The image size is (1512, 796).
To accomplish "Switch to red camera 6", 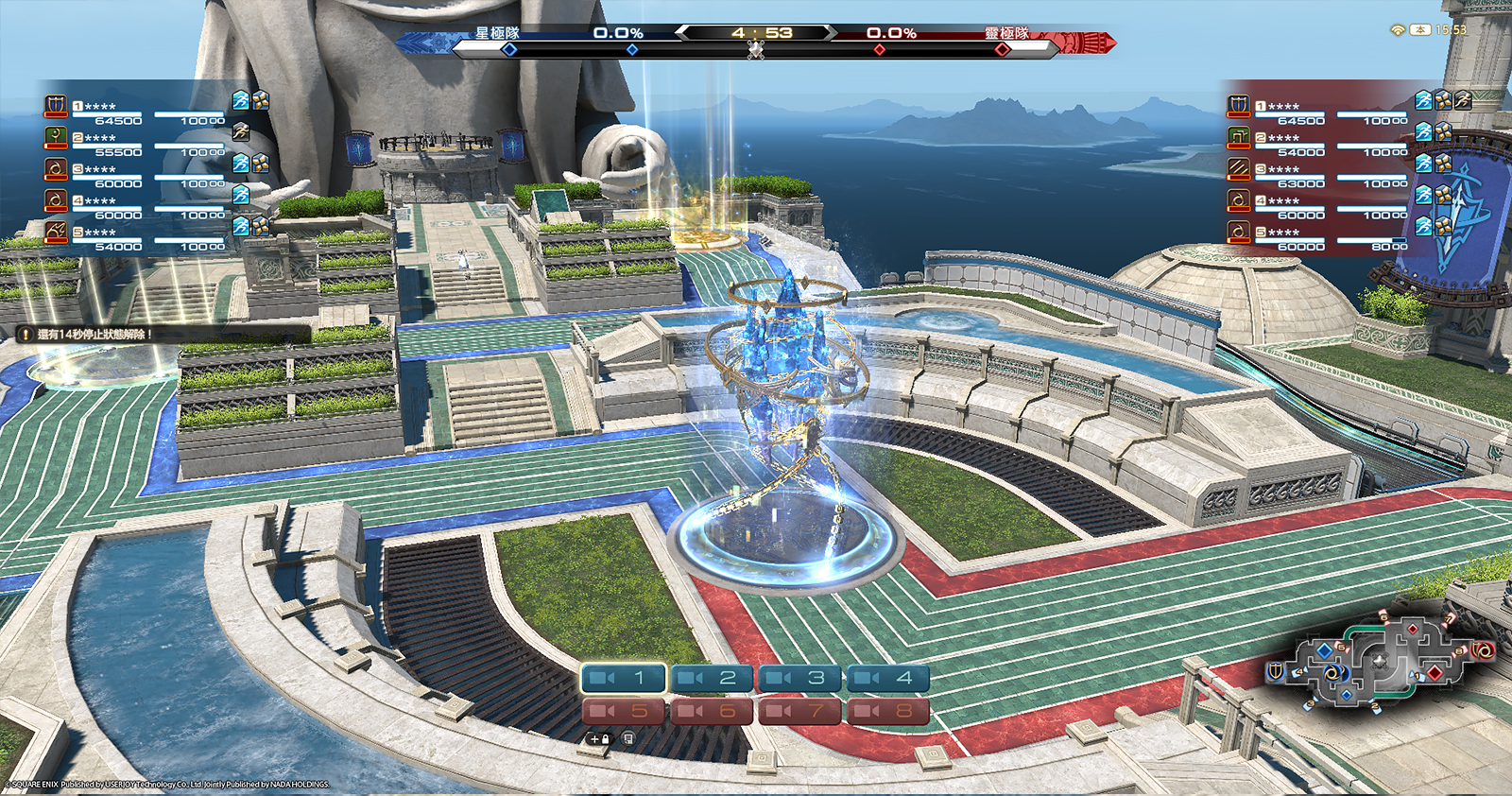I will click(712, 710).
